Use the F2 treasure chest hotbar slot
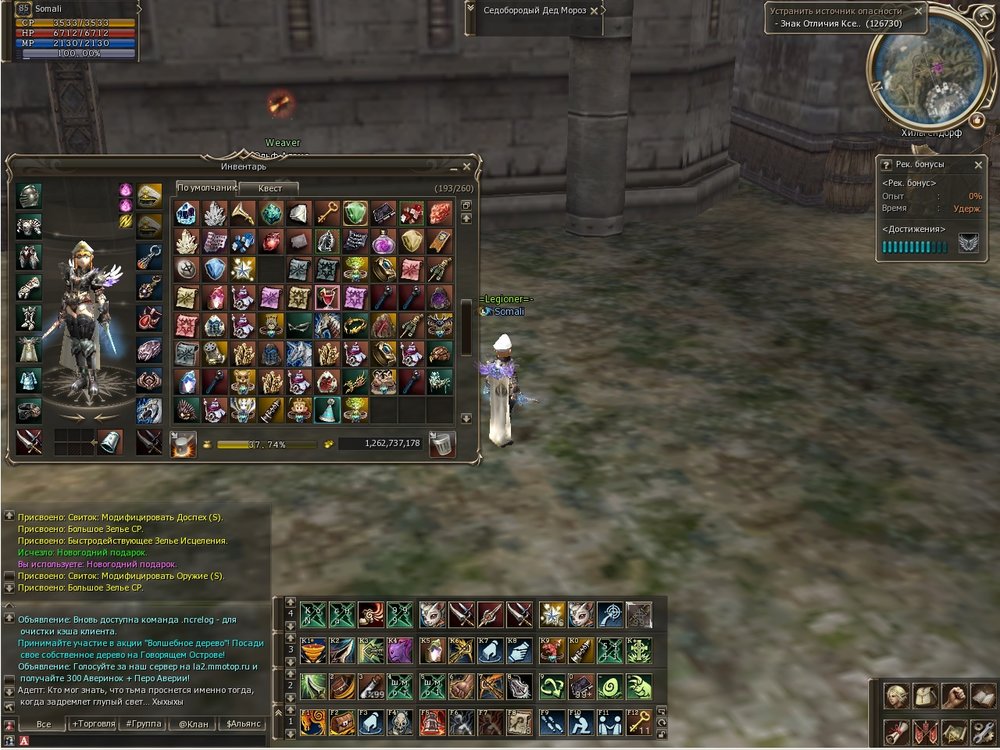 click(x=342, y=721)
